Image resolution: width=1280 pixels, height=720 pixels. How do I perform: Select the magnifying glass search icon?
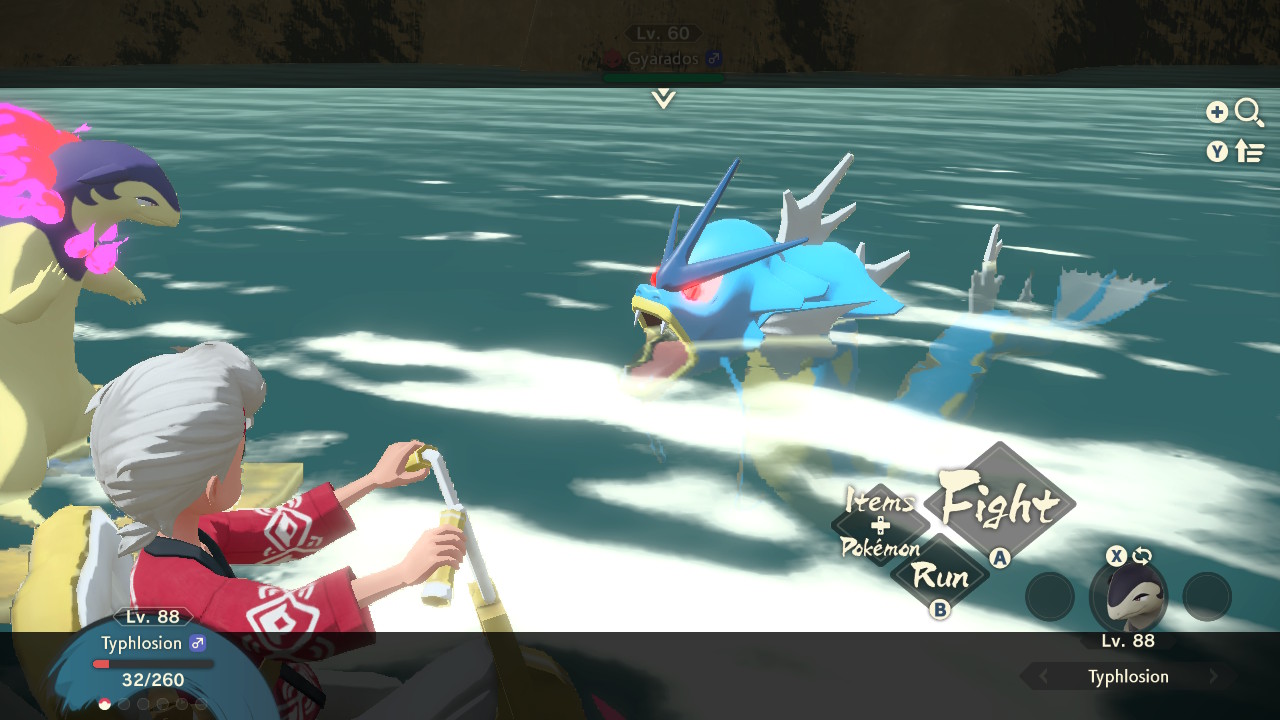point(1248,112)
